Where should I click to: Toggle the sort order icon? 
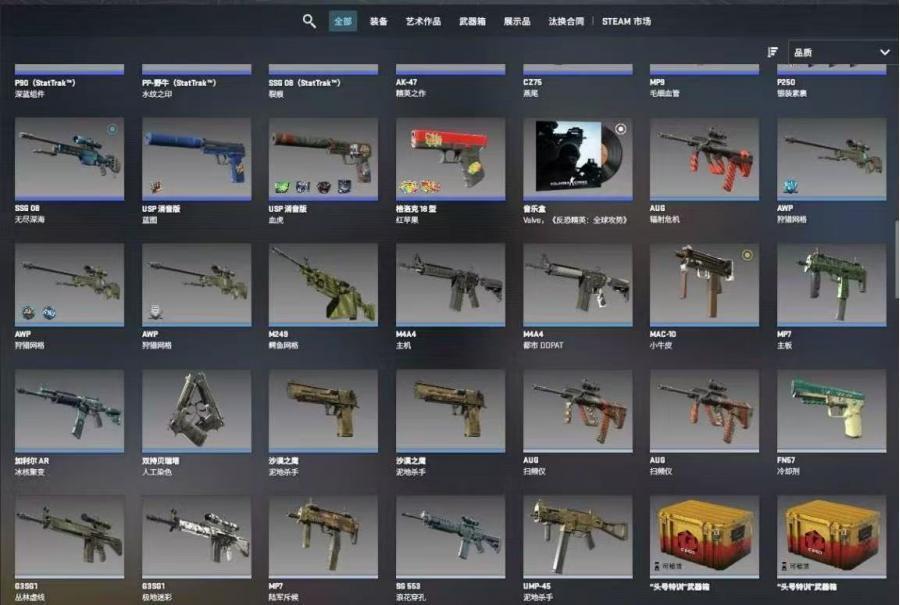coord(772,52)
